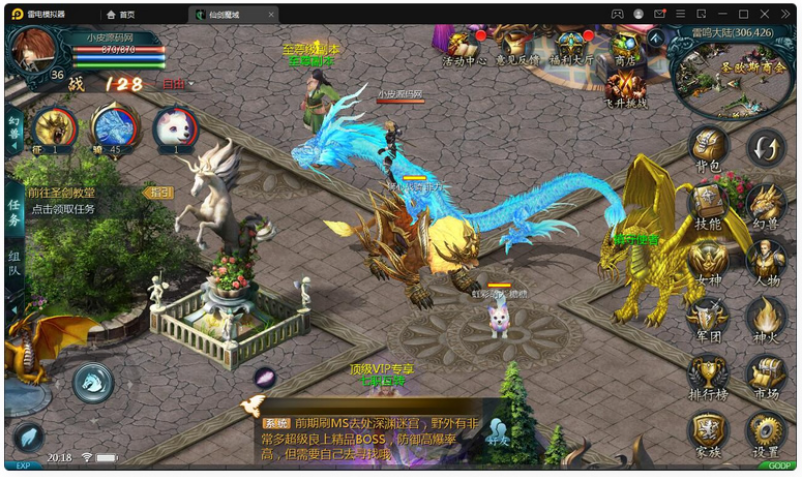
Task: Open the 福利大厅 welfare hall
Action: click(x=572, y=46)
